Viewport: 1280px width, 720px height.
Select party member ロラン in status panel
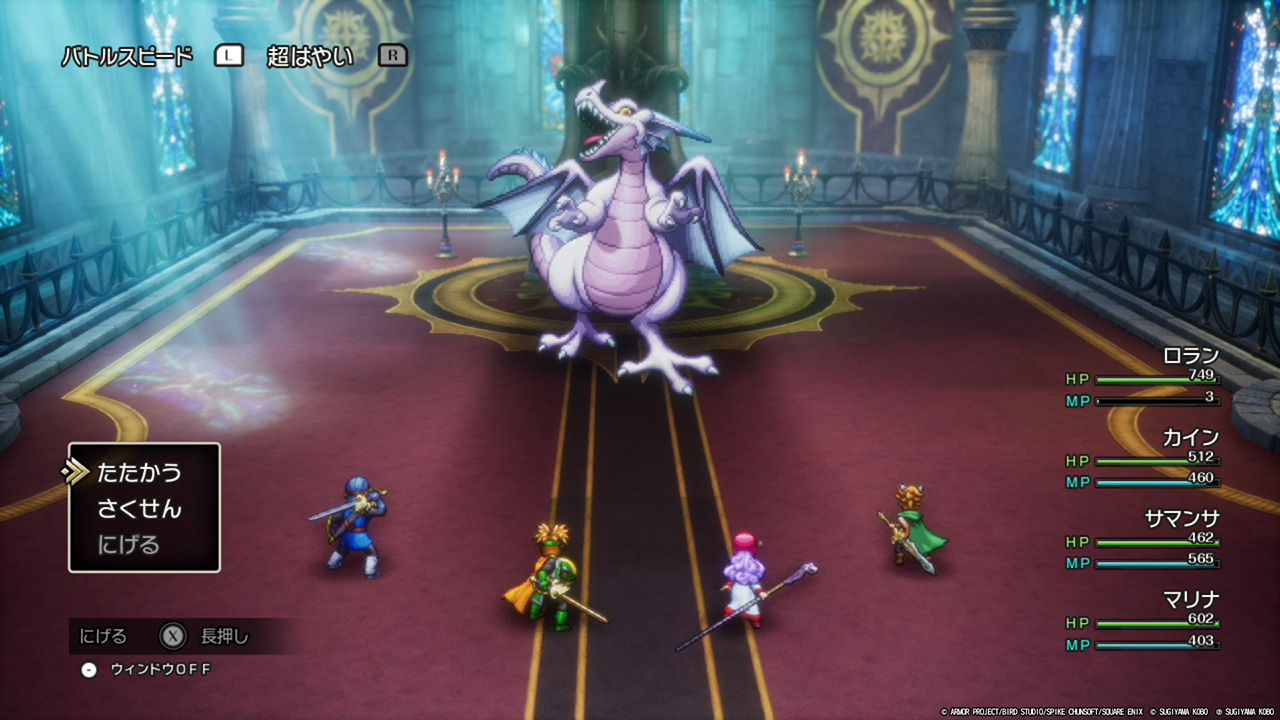point(1190,356)
